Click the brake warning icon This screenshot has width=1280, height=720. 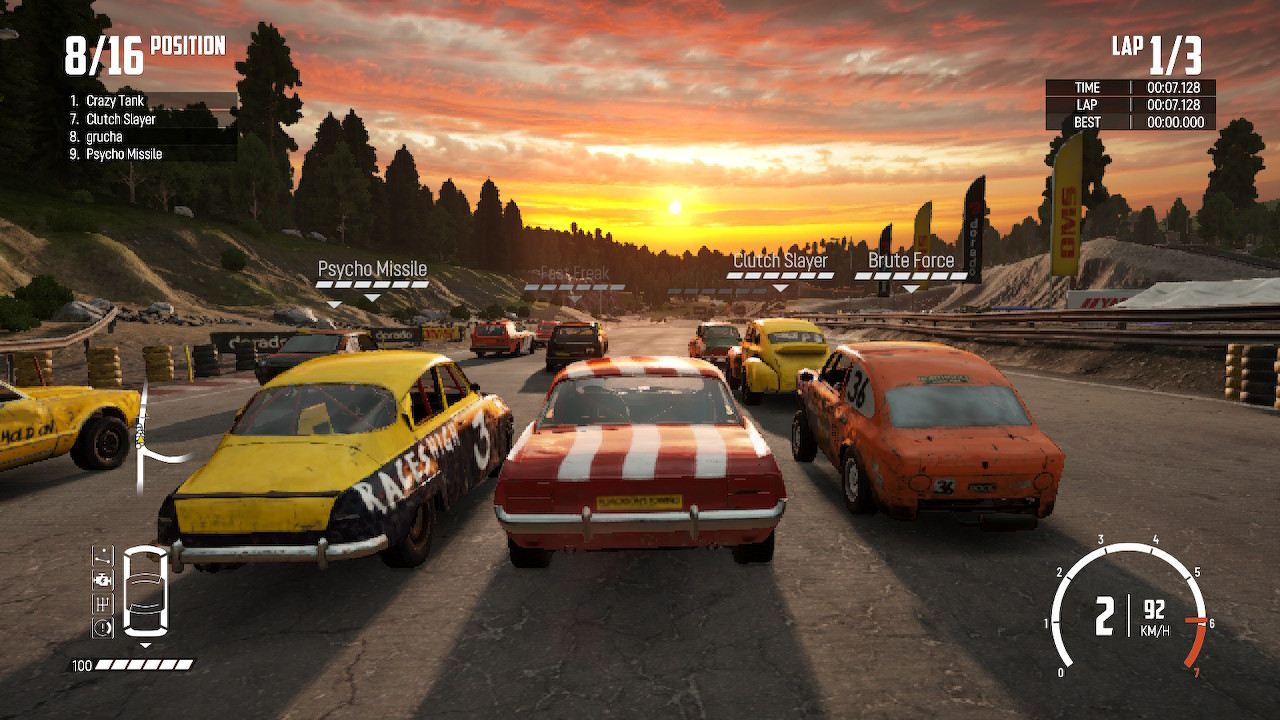point(102,624)
